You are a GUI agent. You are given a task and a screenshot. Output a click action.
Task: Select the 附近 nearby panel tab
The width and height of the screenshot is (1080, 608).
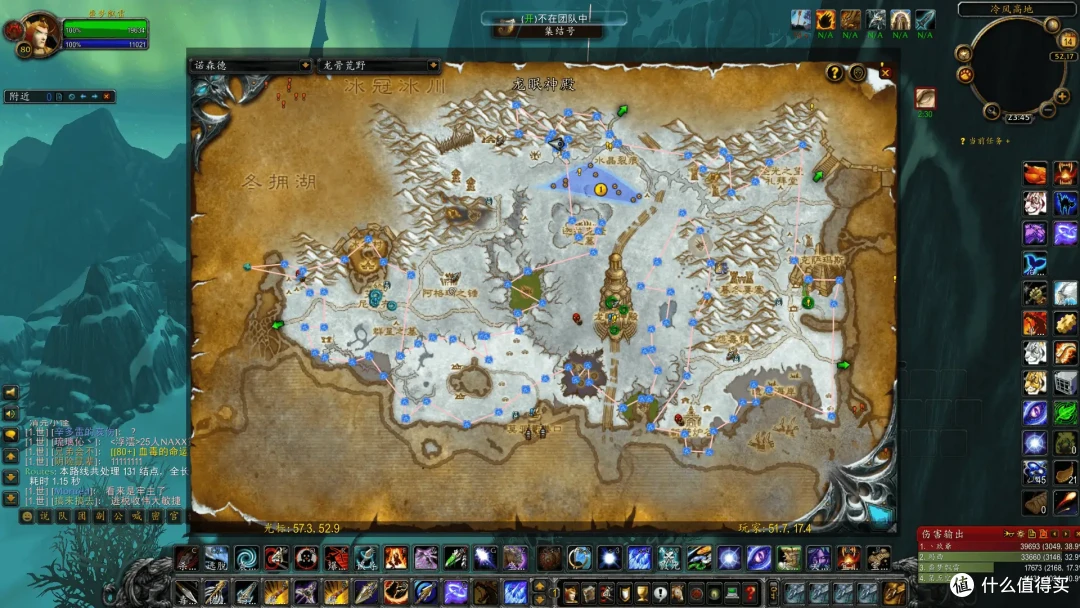(x=22, y=97)
